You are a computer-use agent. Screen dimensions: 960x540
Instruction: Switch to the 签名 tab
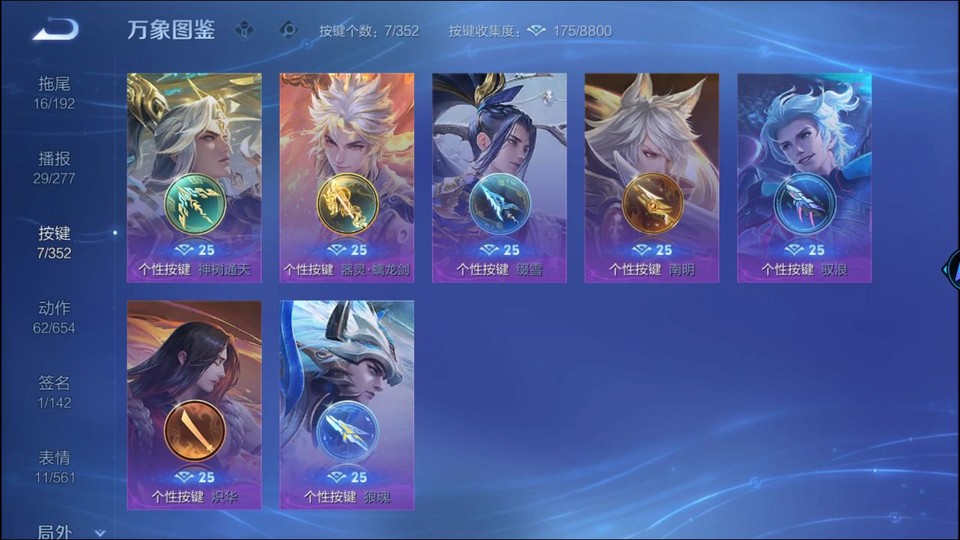point(55,392)
